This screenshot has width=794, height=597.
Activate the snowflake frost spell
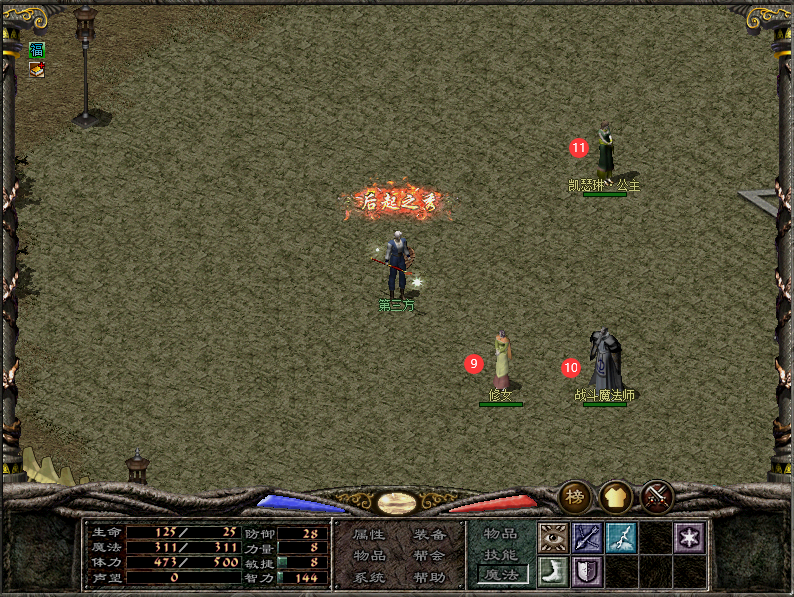click(689, 538)
